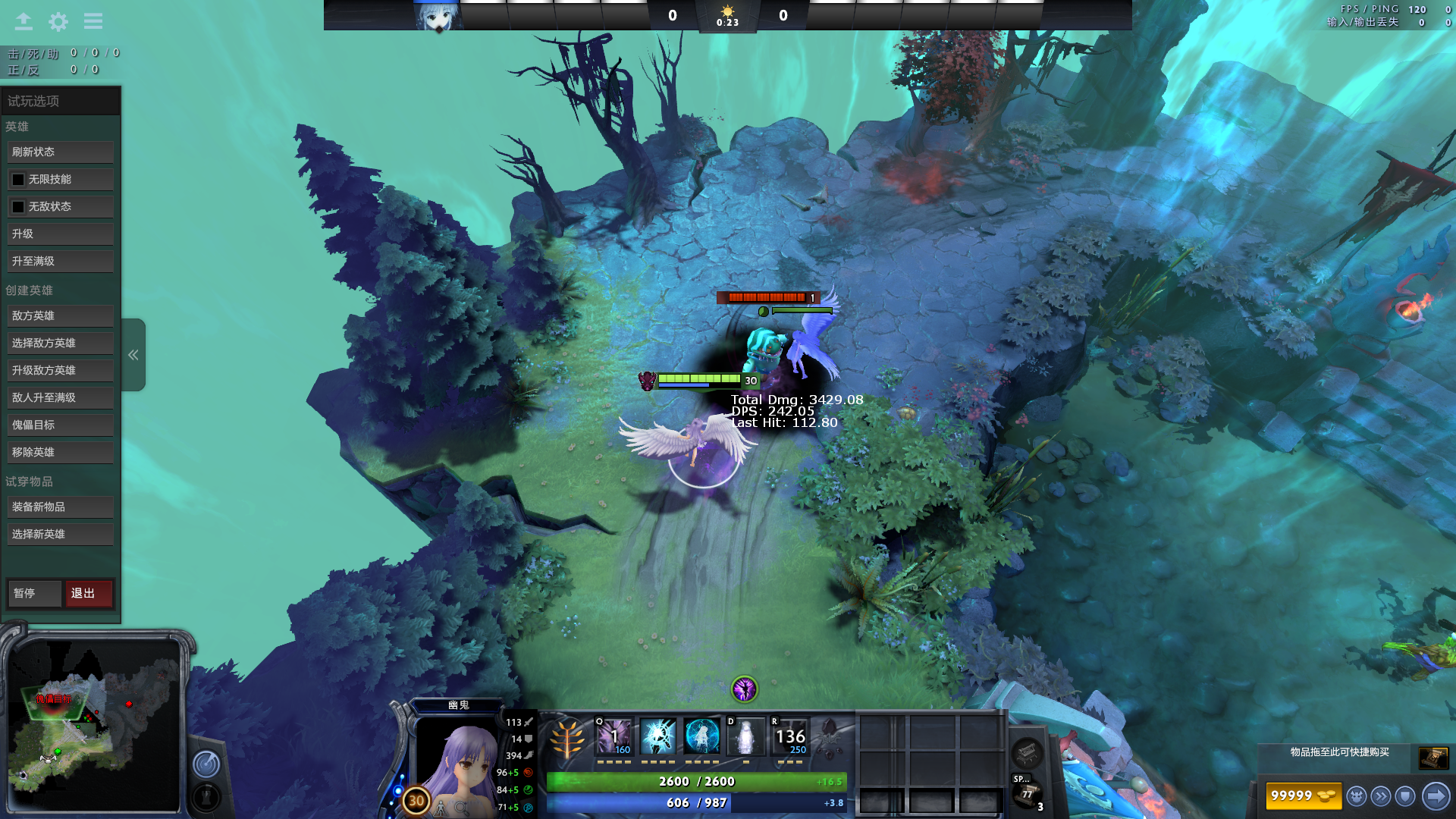This screenshot has height=819, width=1456.
Task: Open 选择新英雄 new hero selection
Action: [60, 535]
